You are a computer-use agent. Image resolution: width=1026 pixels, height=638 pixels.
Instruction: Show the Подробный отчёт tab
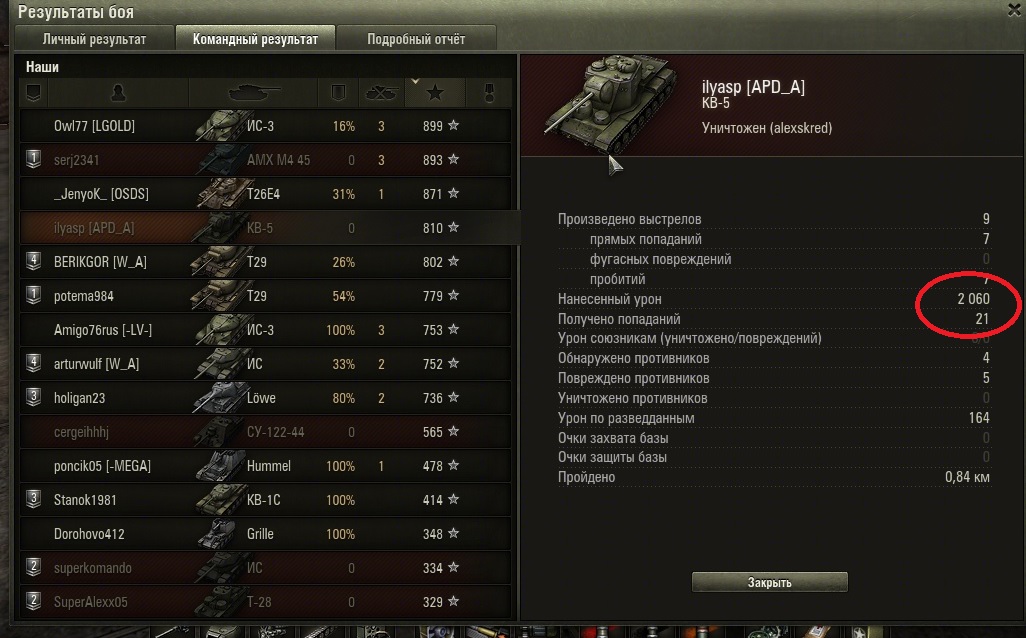click(416, 39)
